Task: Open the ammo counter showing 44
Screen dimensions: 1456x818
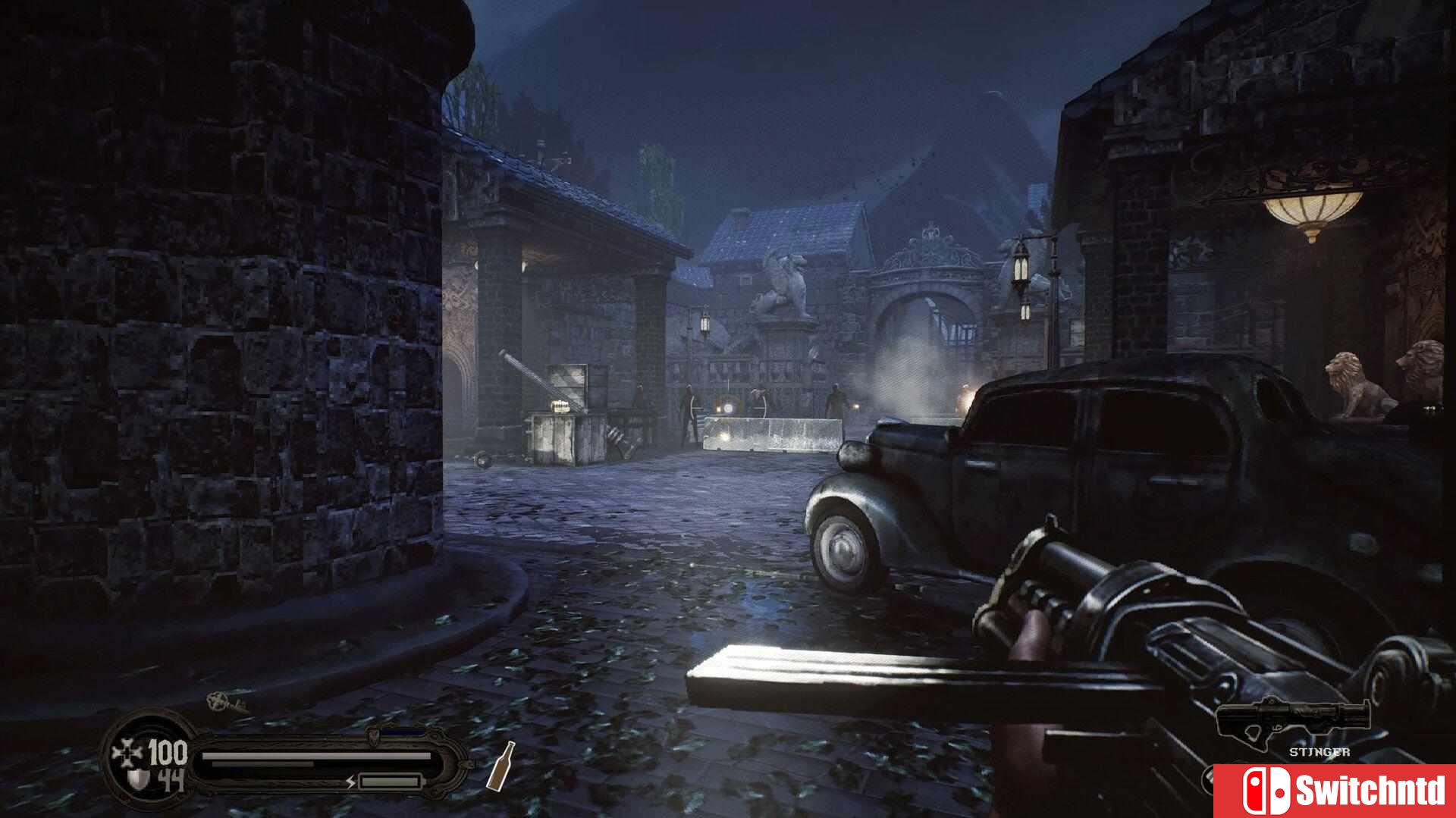Action: pos(170,779)
